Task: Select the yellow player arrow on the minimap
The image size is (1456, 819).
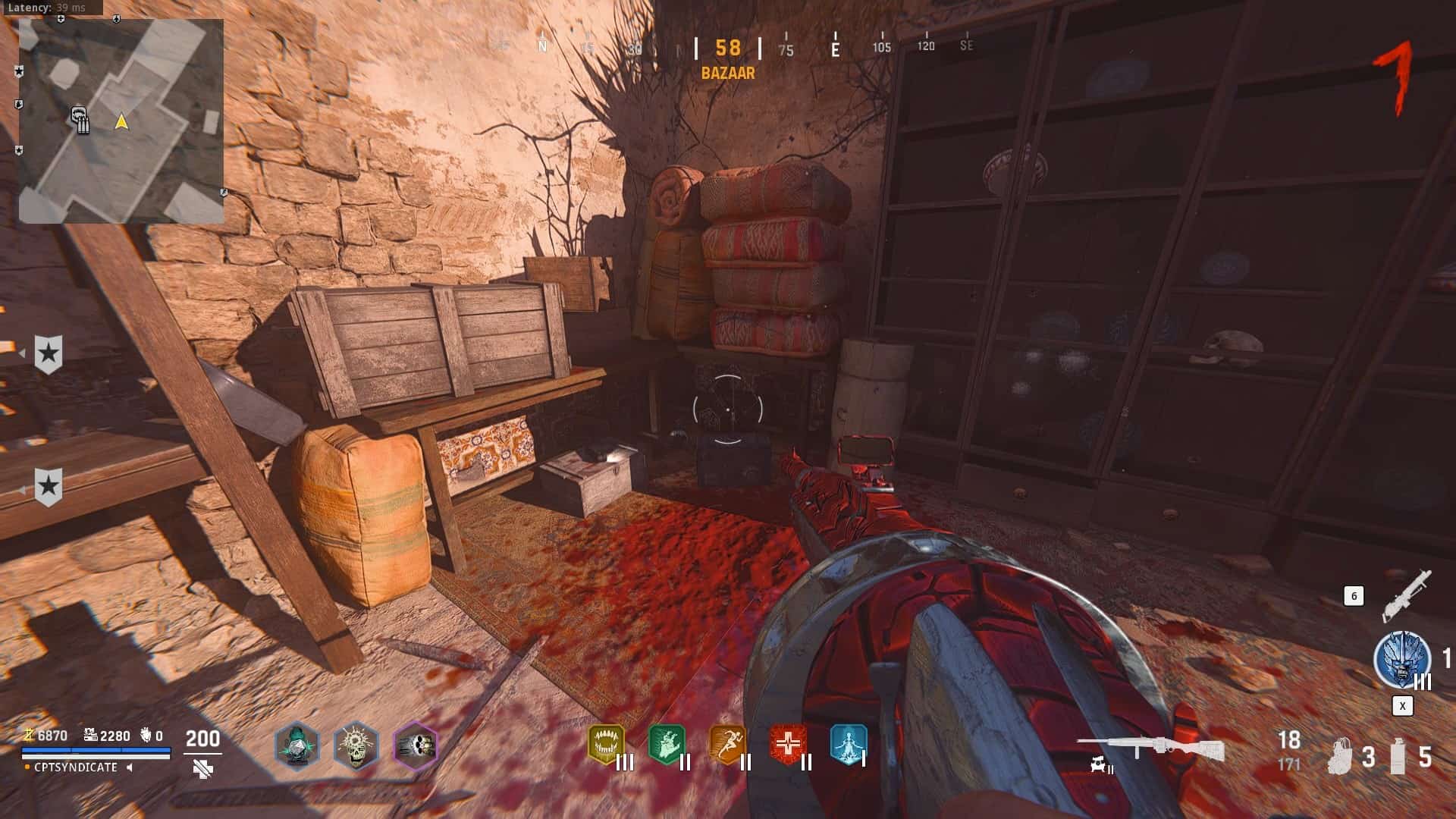Action: click(121, 121)
